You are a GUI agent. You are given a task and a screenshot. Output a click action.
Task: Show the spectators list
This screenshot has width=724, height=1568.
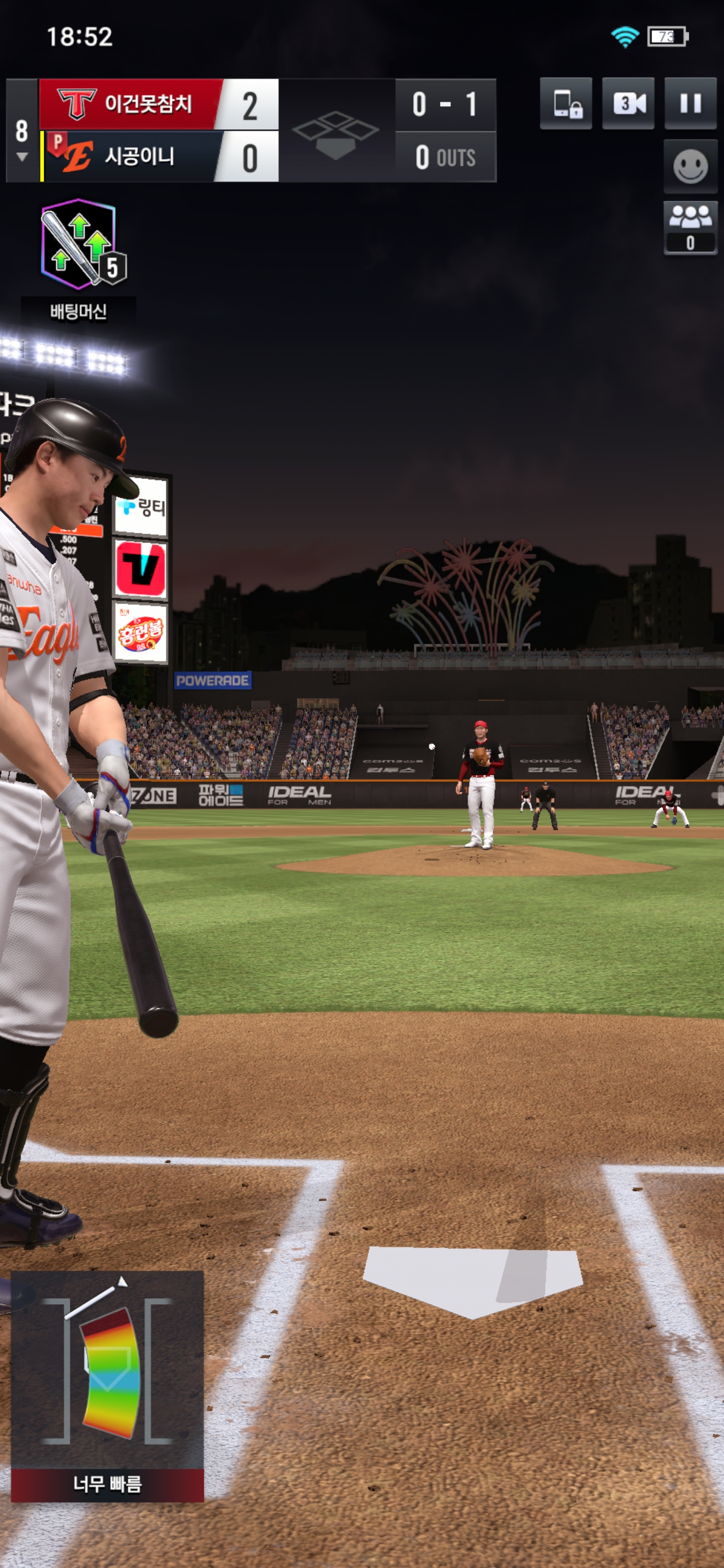(x=690, y=227)
